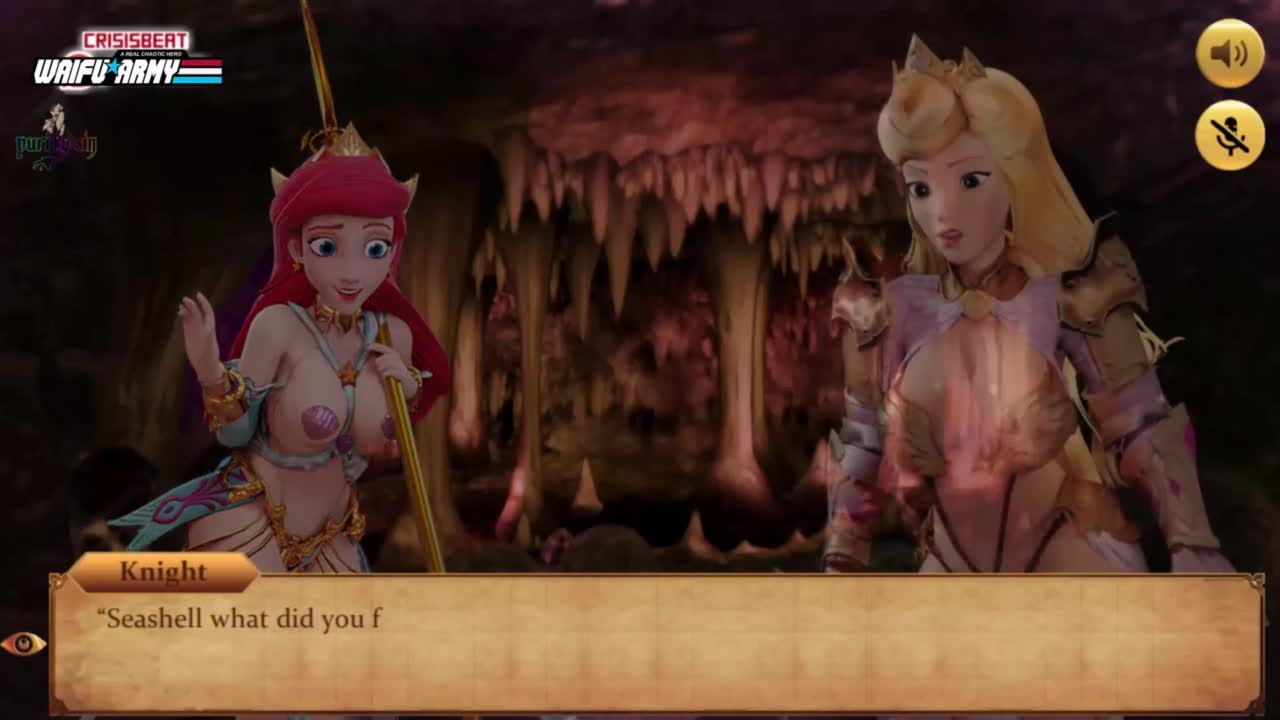Viewport: 1280px width, 720px height.
Task: Toggle the gold speaker sound button
Action: [1229, 53]
